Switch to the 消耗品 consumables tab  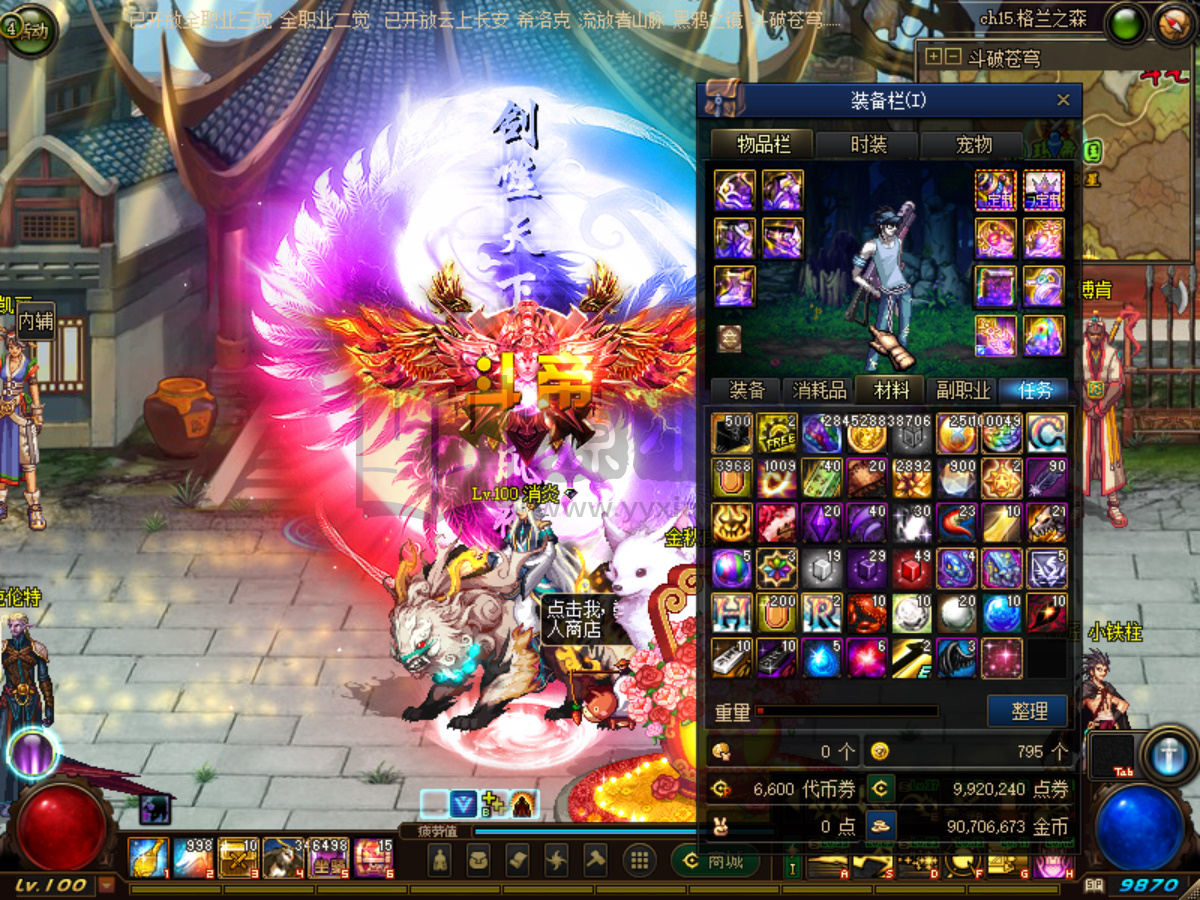tap(820, 390)
